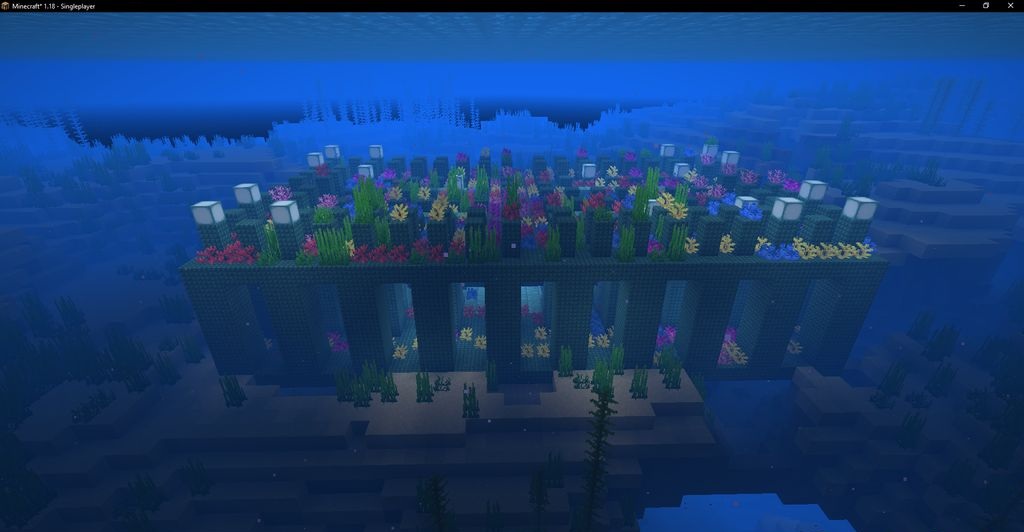Minimize the Minecraft window
Viewport: 1024px width, 532px height.
tap(963, 5)
